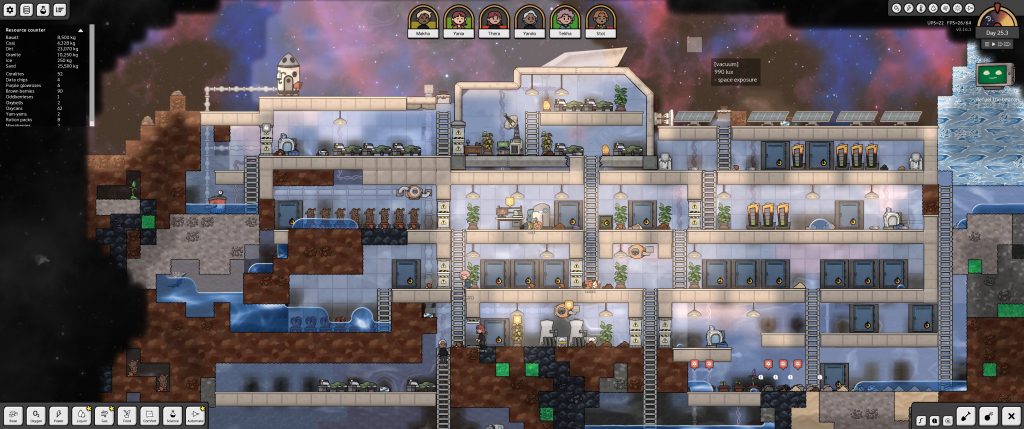The height and width of the screenshot is (429, 1024).
Task: Collapse the Resource counter panel
Action: [x=80, y=31]
